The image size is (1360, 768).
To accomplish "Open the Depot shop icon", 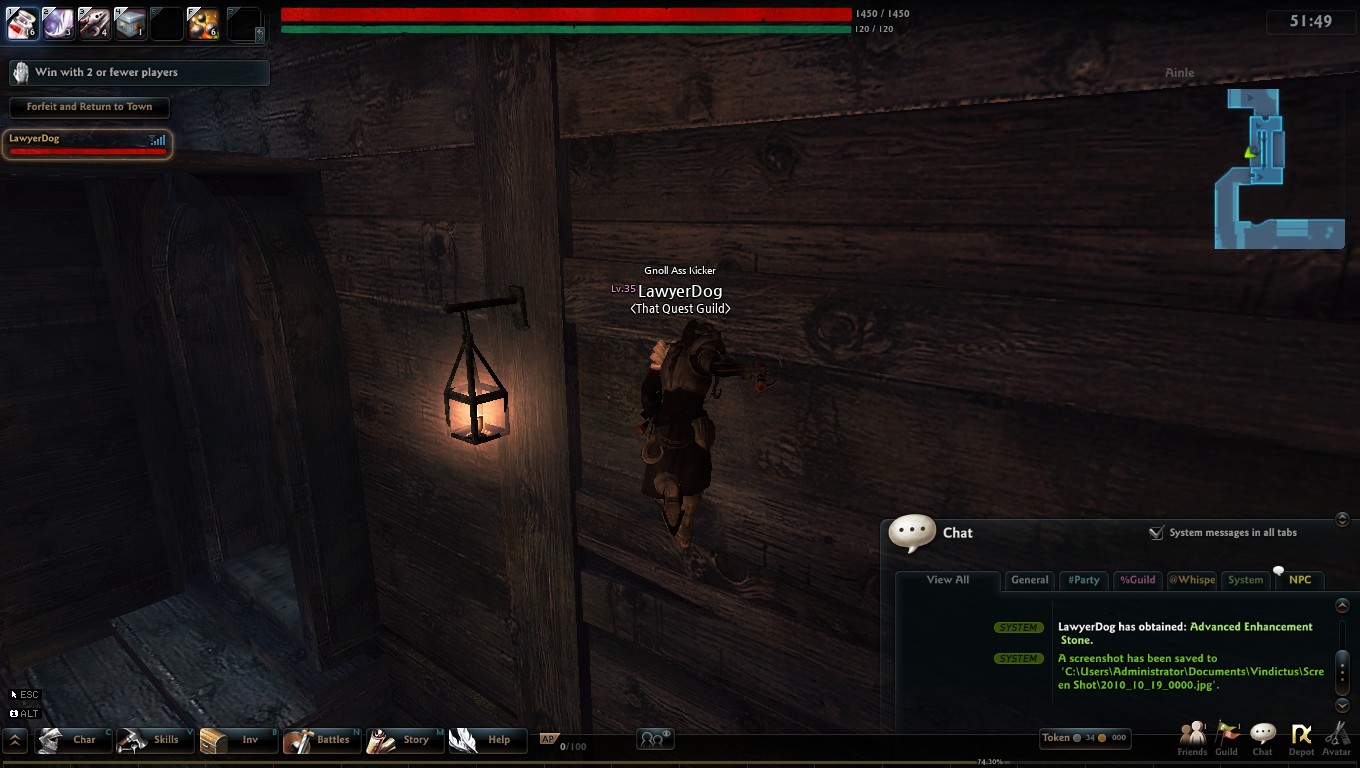I will click(x=1301, y=739).
